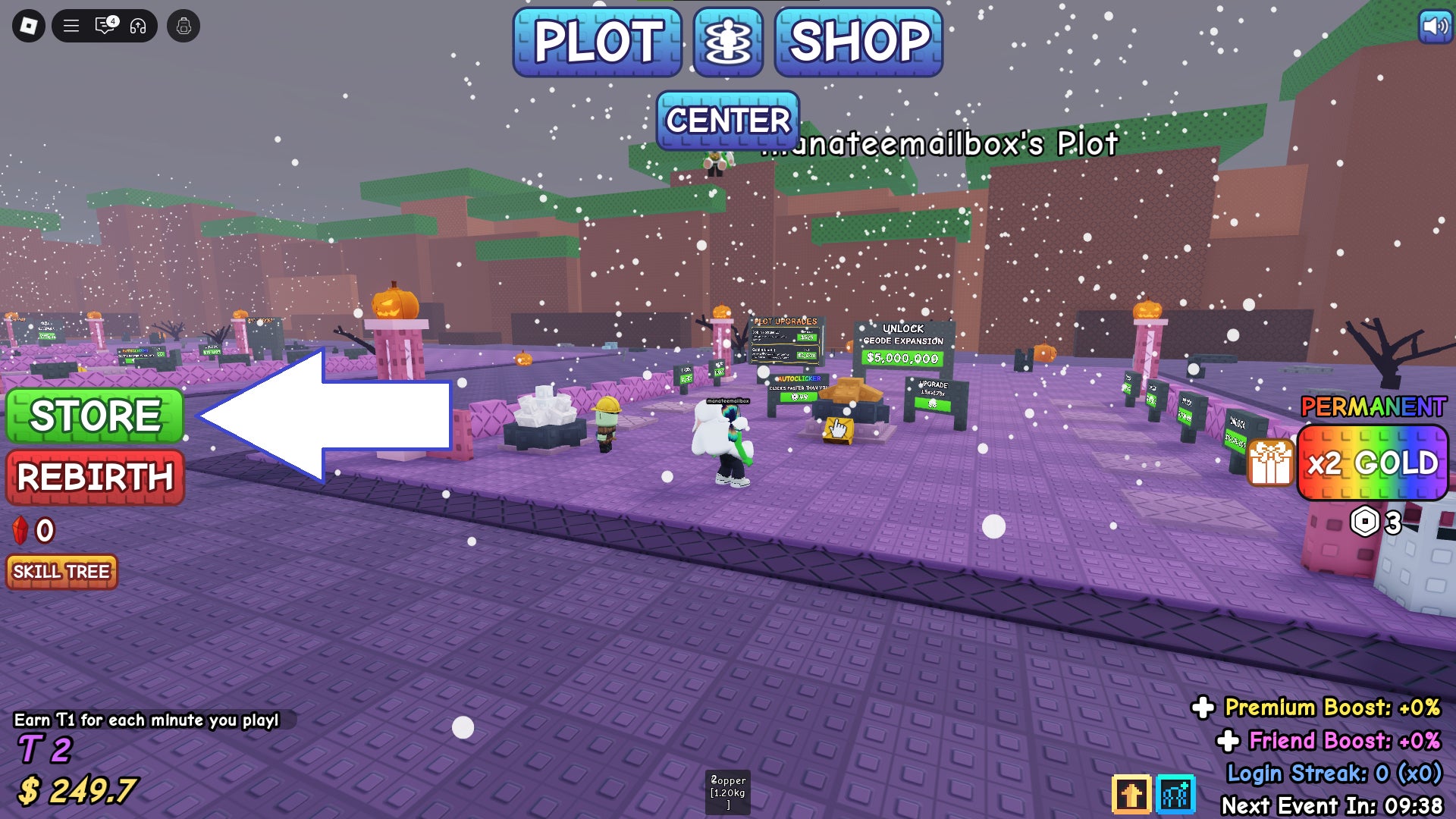
Task: Click the CENTER button
Action: [726, 120]
